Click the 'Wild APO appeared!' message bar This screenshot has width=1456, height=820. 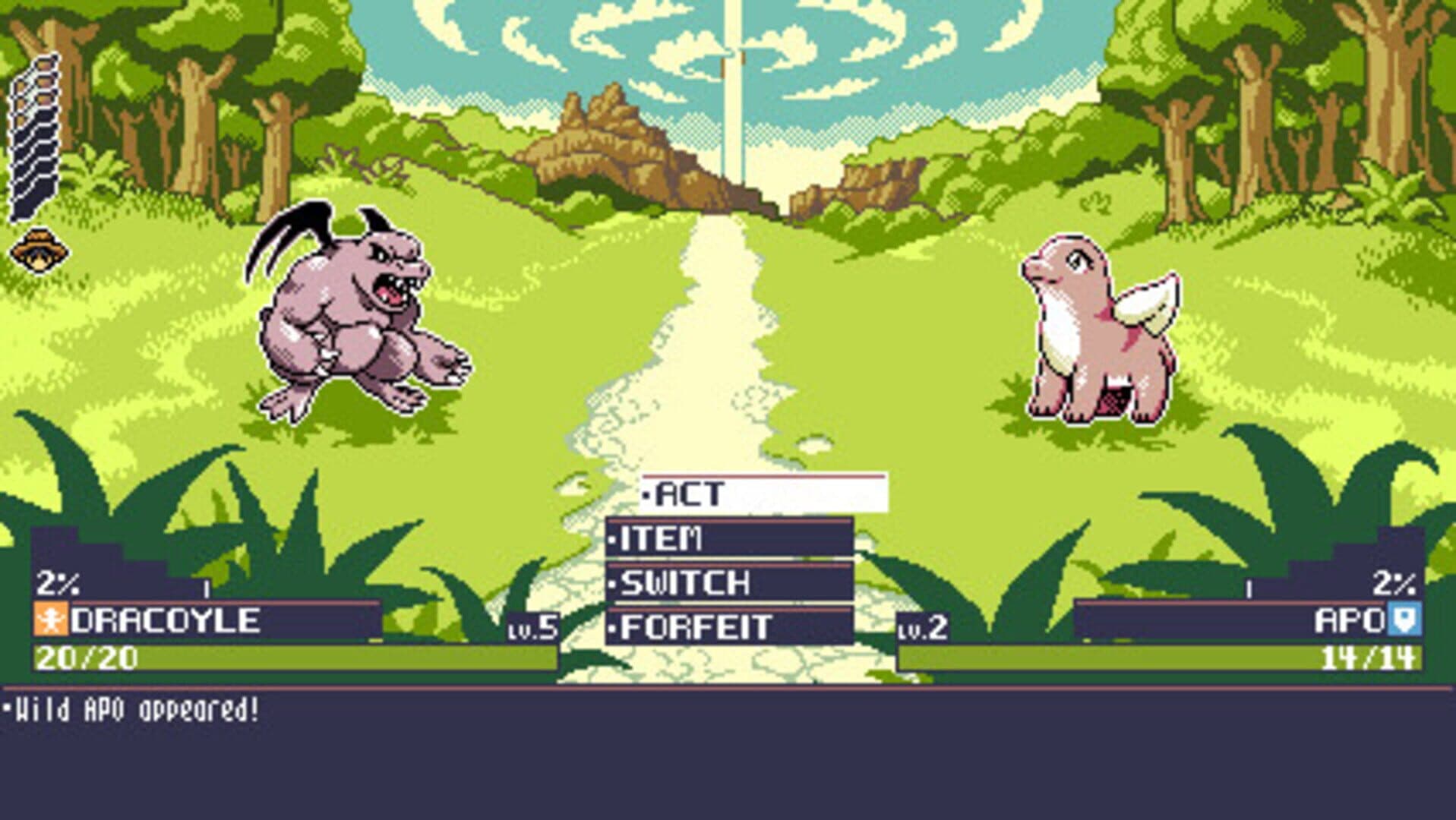(133, 710)
